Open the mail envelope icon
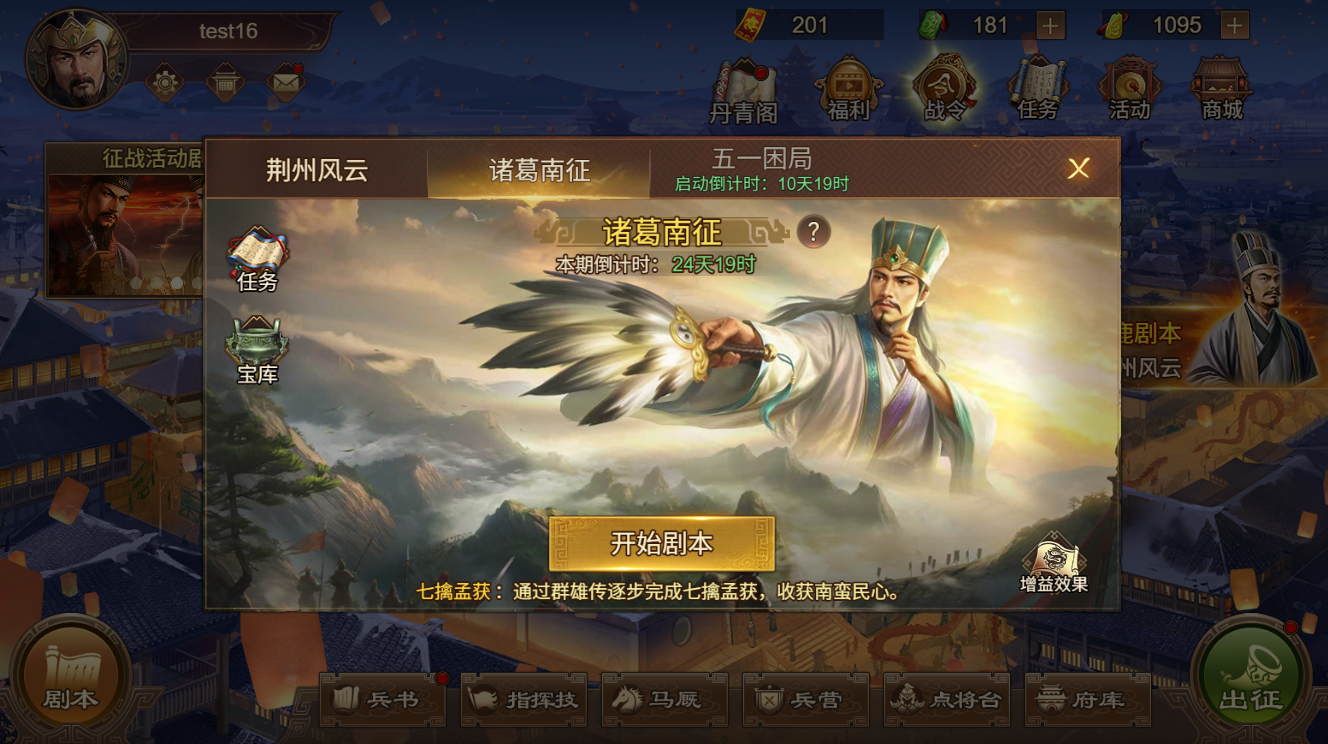This screenshot has height=744, width=1328. coord(286,82)
